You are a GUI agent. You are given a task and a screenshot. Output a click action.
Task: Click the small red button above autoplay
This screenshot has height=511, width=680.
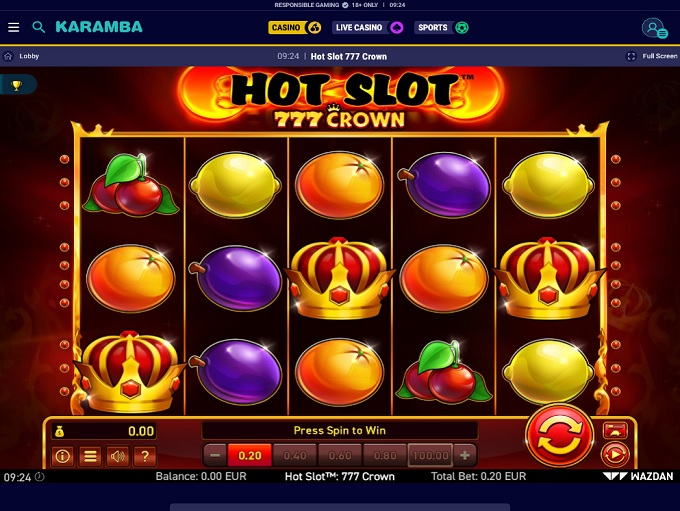pyautogui.click(x=614, y=430)
